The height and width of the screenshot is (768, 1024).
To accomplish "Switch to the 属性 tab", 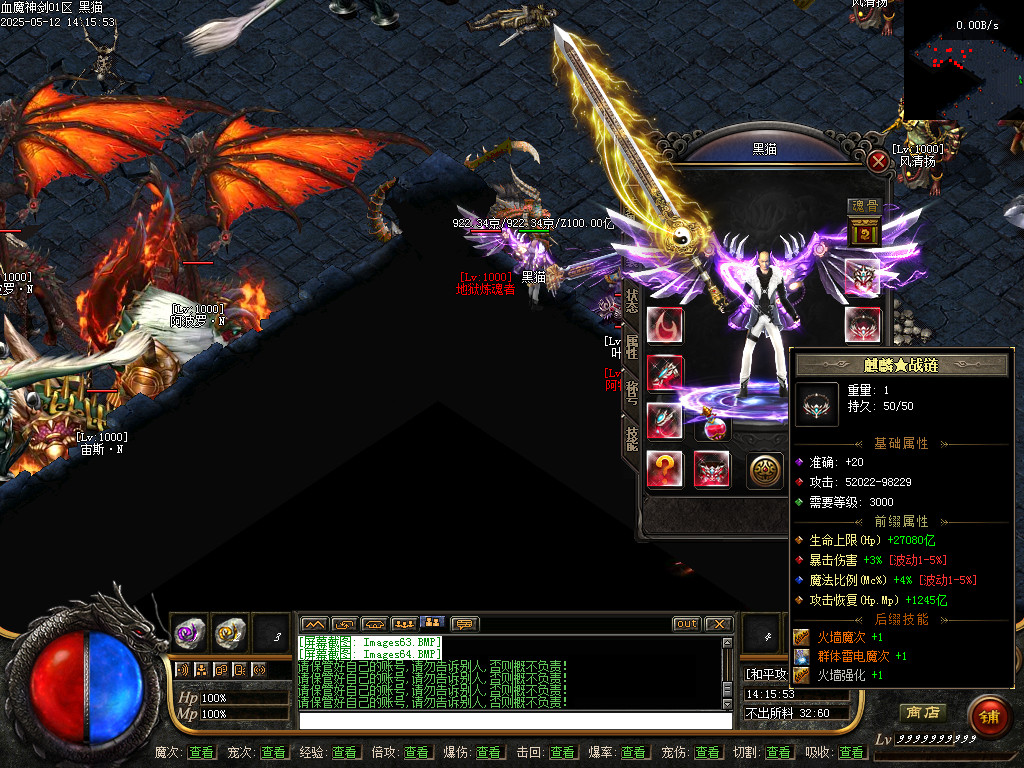I will [632, 348].
